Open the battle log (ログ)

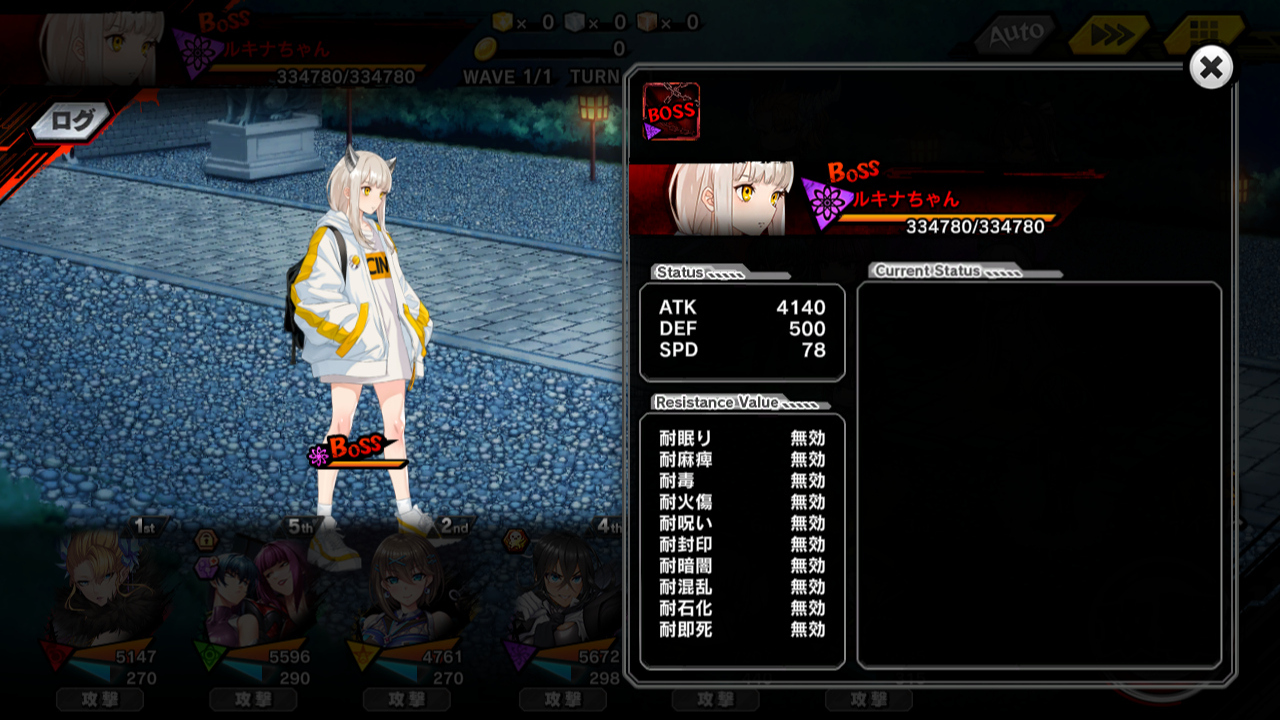coord(73,122)
